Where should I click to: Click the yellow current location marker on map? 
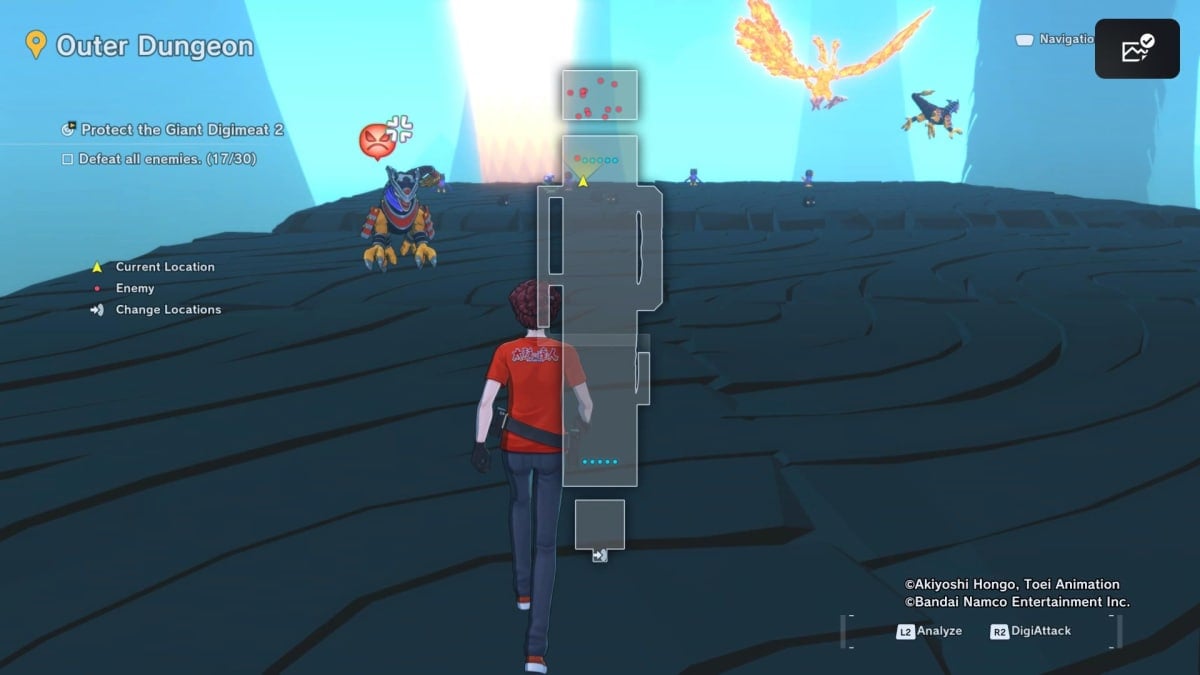[583, 180]
